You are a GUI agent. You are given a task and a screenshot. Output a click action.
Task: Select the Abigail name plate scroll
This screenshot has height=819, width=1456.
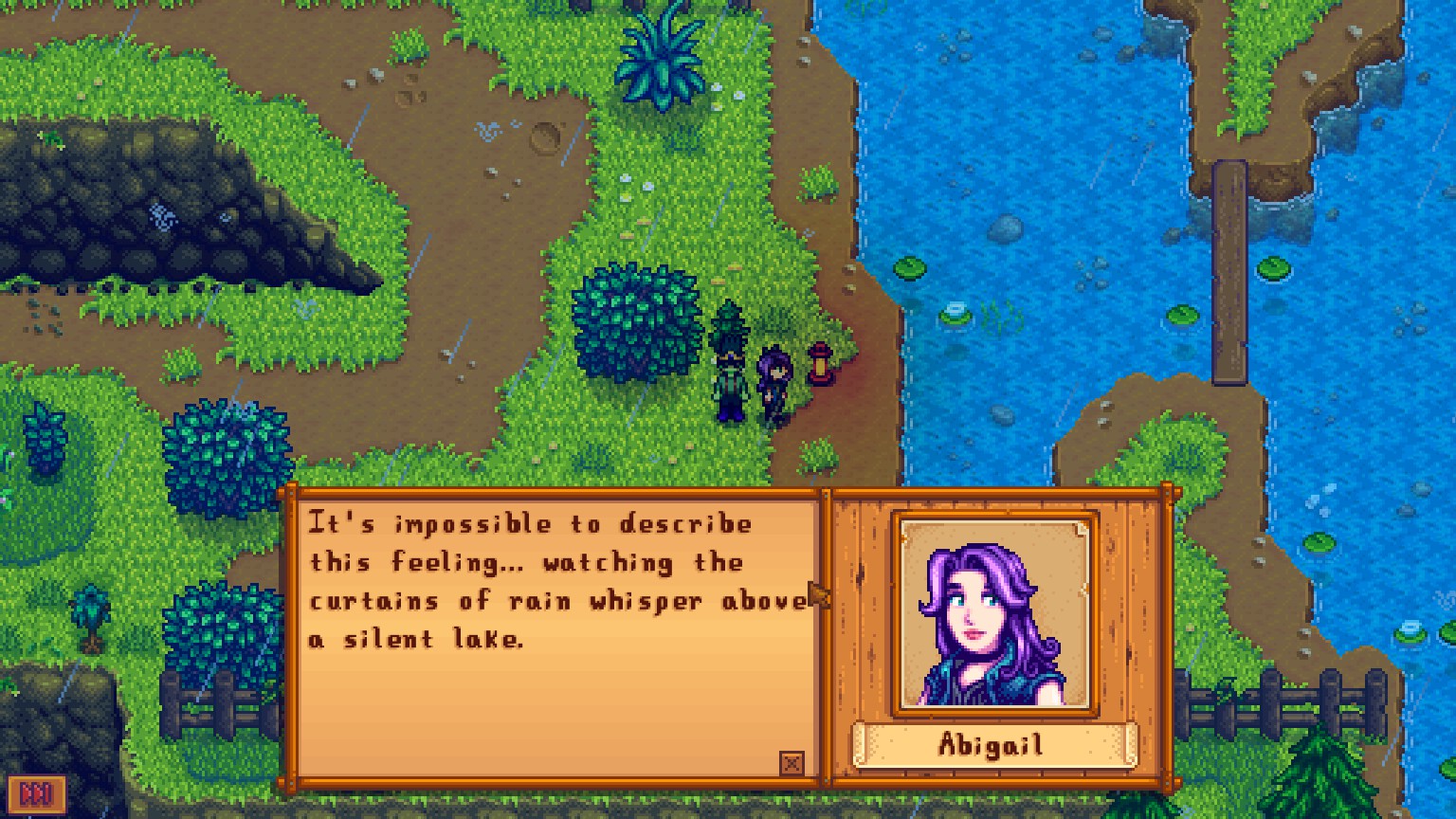click(992, 746)
